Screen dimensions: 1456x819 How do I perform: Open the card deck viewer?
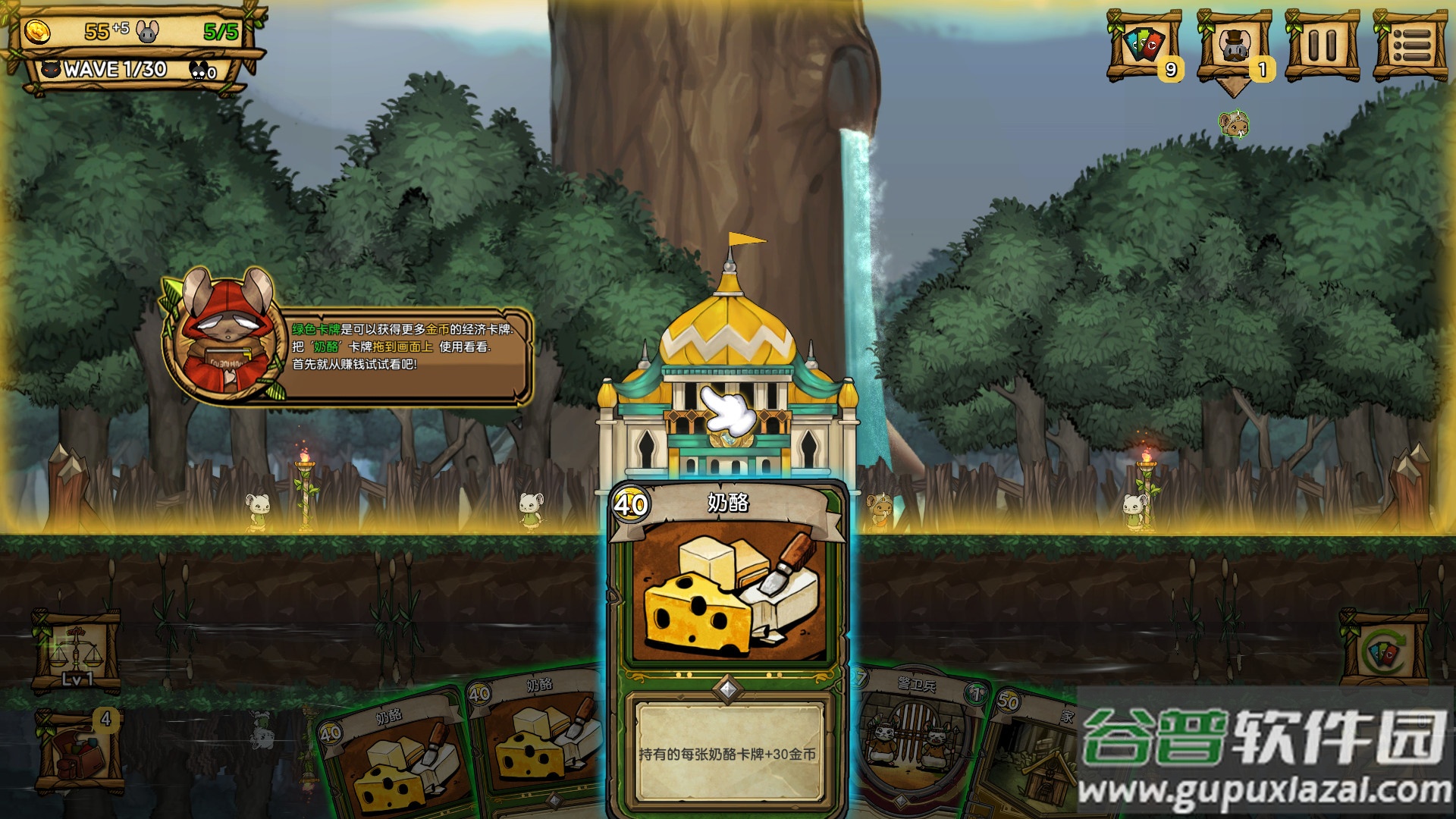click(1144, 45)
